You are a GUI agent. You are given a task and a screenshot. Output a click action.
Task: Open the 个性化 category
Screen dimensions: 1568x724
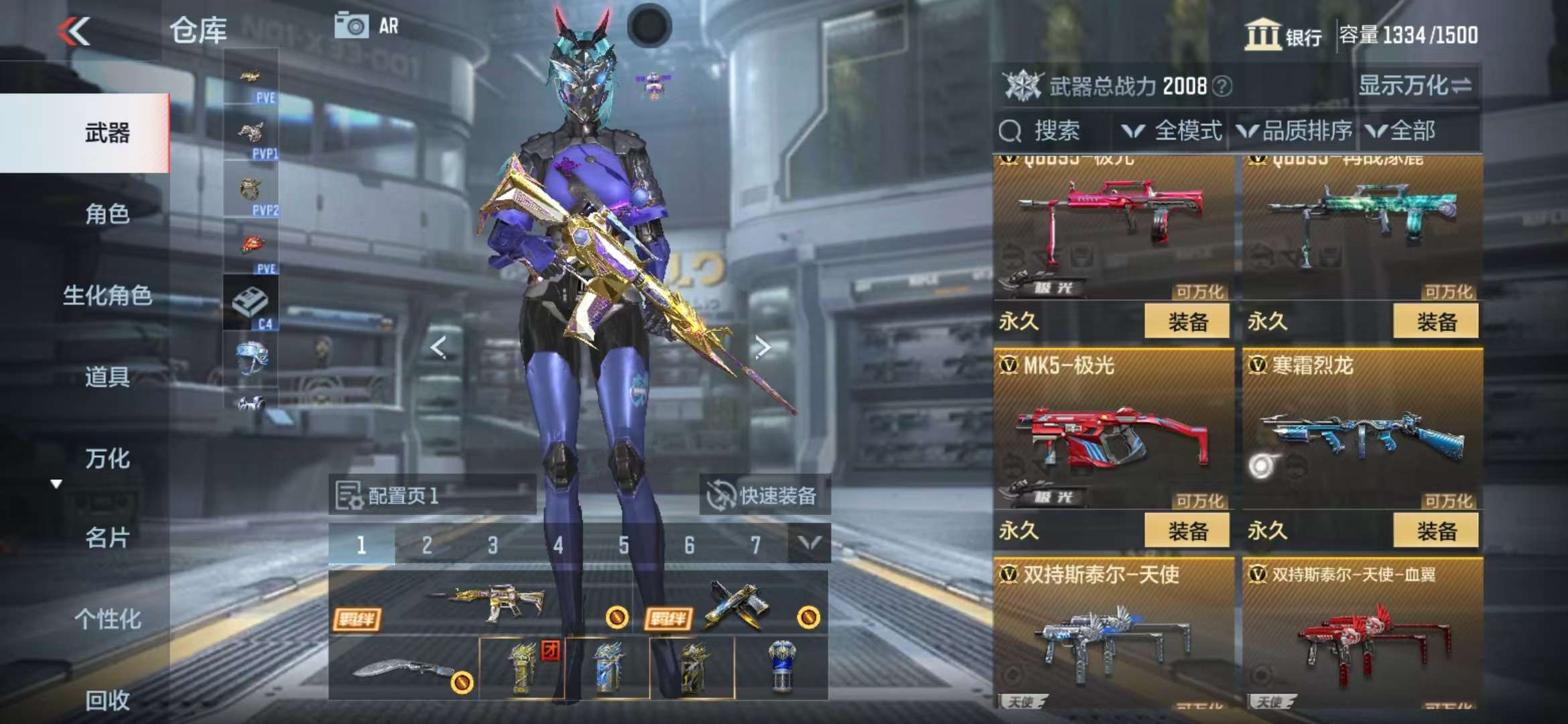click(107, 619)
